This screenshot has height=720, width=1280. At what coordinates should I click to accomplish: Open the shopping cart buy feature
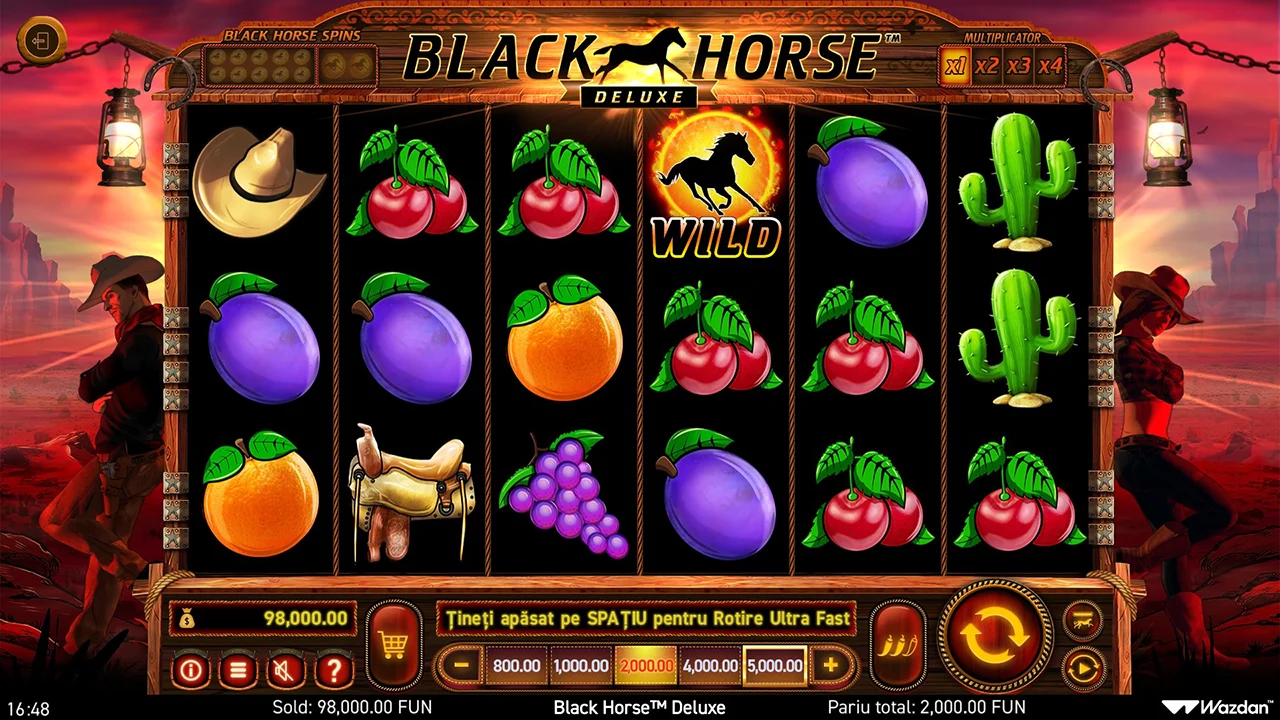click(393, 645)
